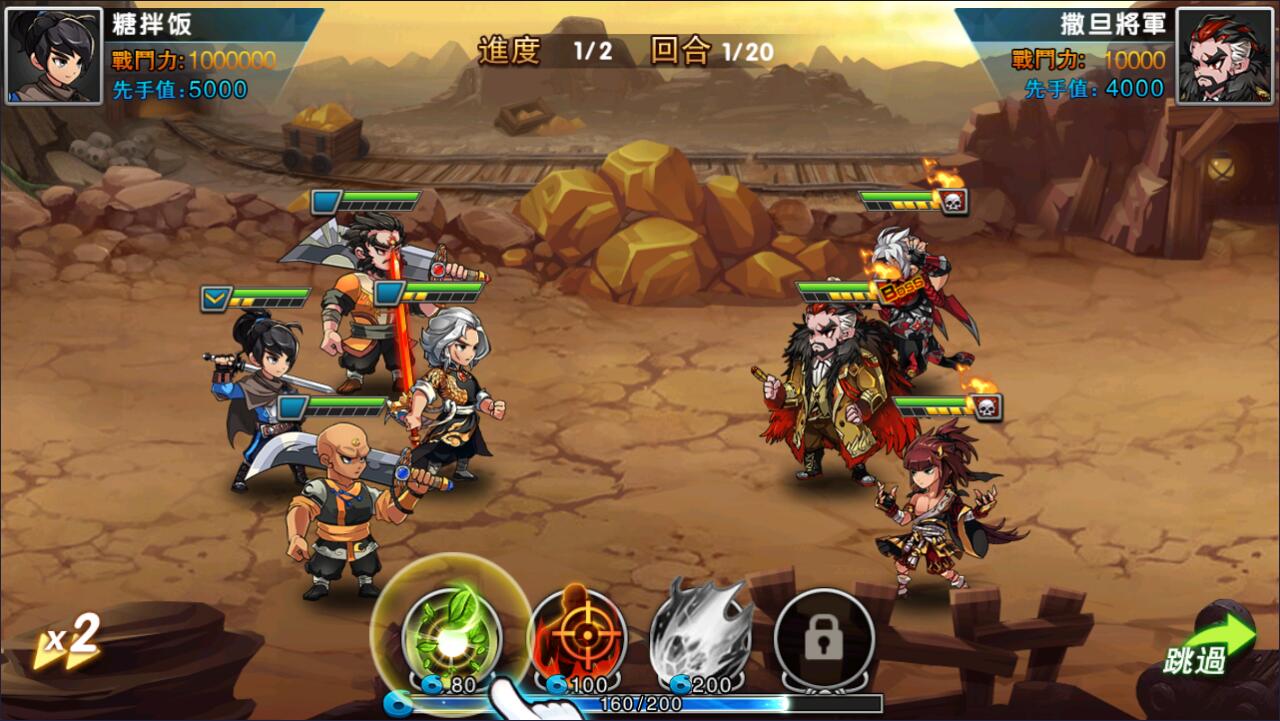The width and height of the screenshot is (1280, 721).
Task: Activate the green leaf healing skill
Action: [x=451, y=634]
